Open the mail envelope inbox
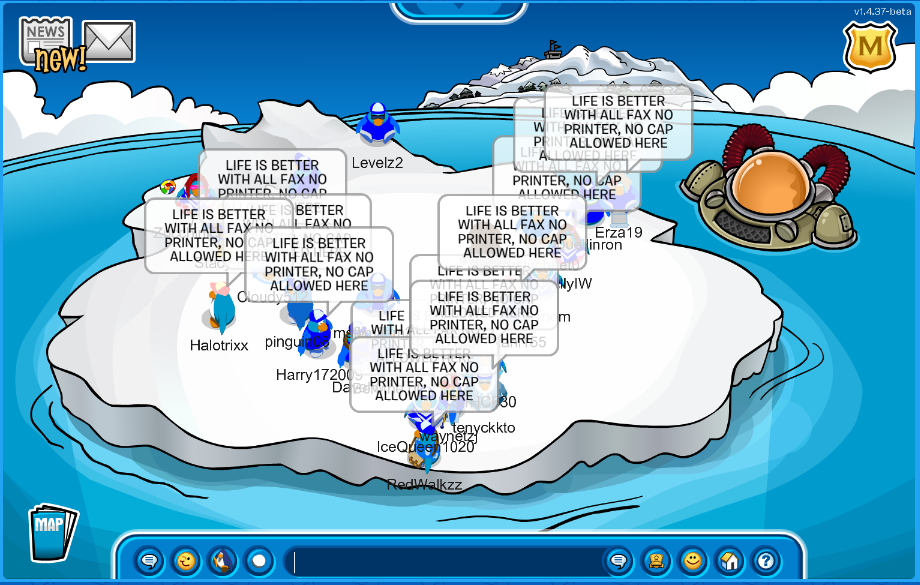The image size is (920, 585). tap(109, 41)
